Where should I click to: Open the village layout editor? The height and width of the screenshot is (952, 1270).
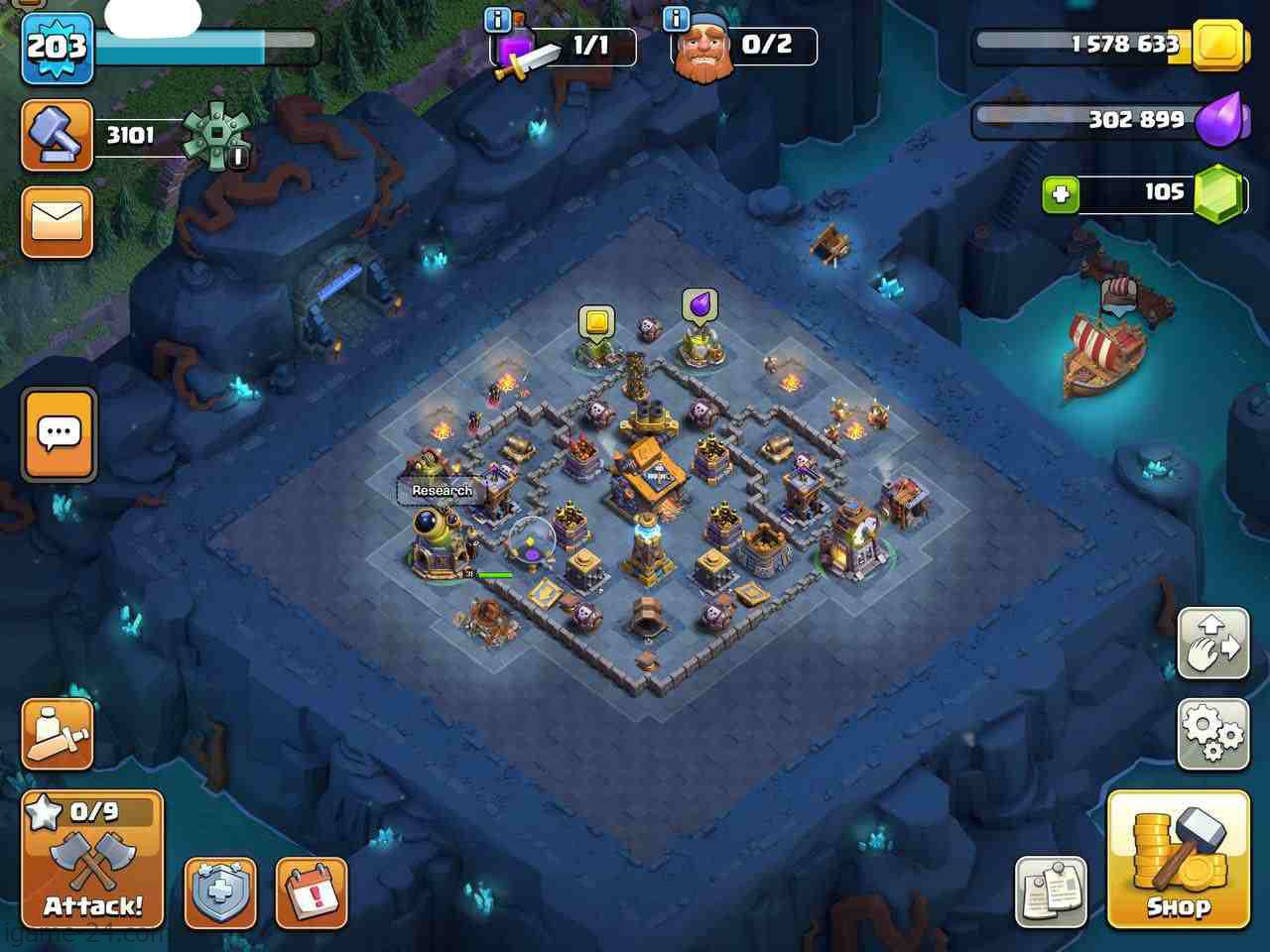coord(1212,644)
